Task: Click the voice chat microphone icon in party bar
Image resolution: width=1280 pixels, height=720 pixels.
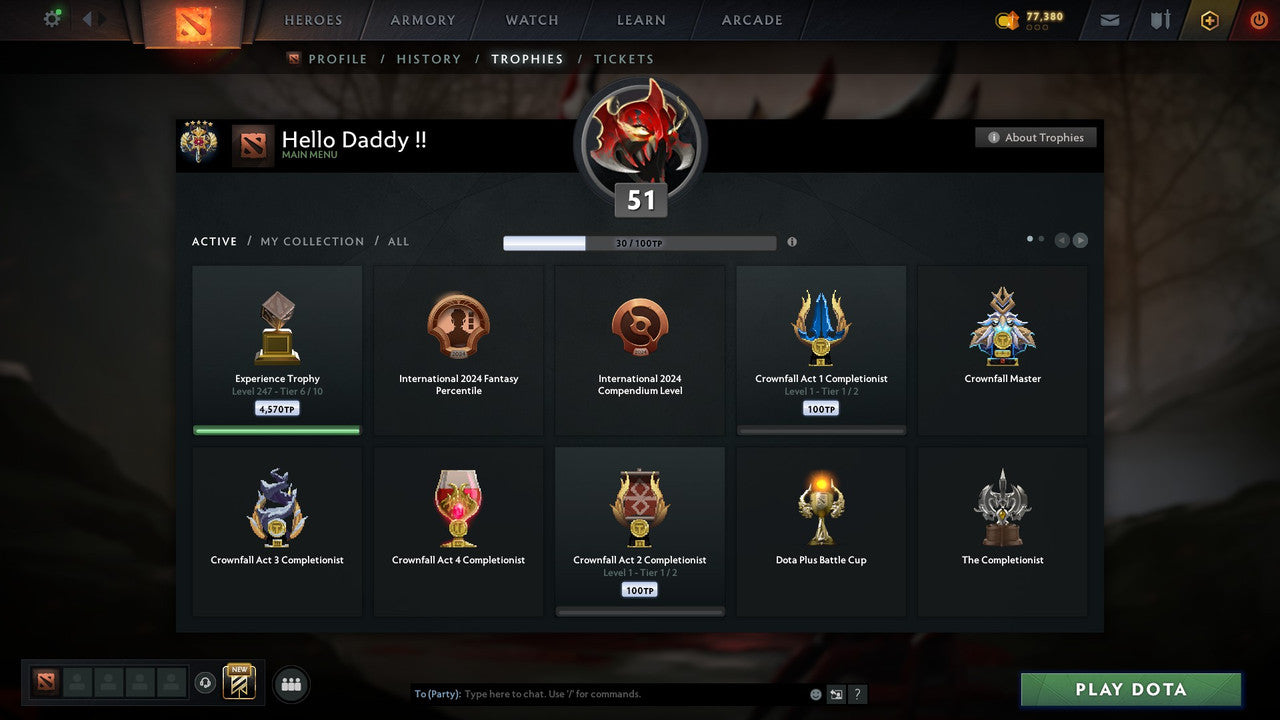Action: click(x=206, y=683)
